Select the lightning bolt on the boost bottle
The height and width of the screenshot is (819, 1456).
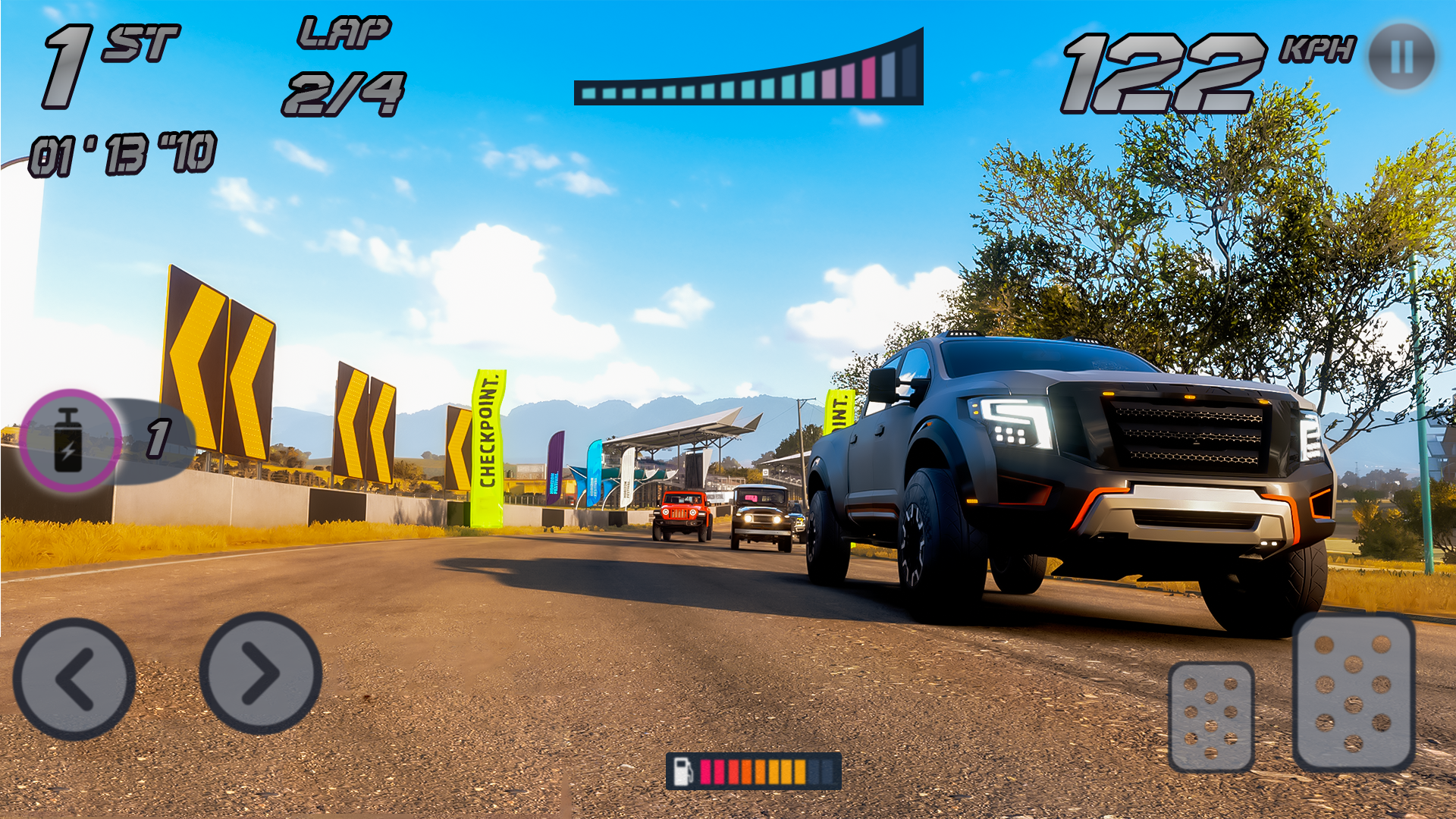tap(67, 451)
